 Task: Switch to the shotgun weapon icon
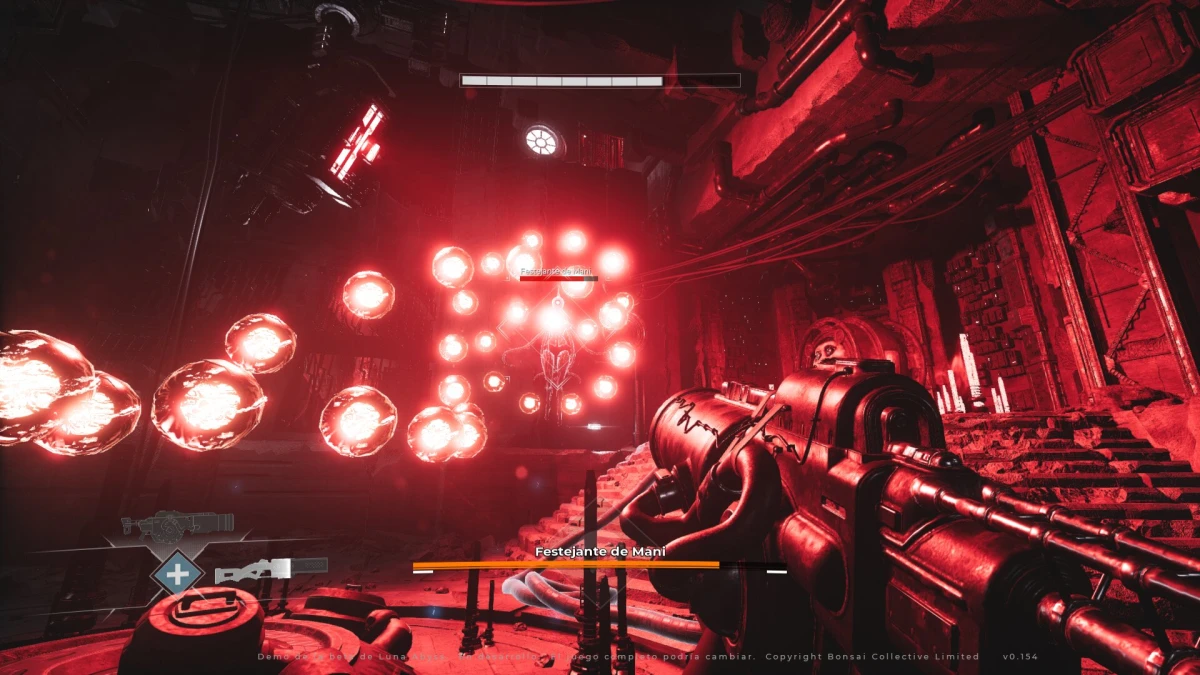pyautogui.click(x=270, y=571)
